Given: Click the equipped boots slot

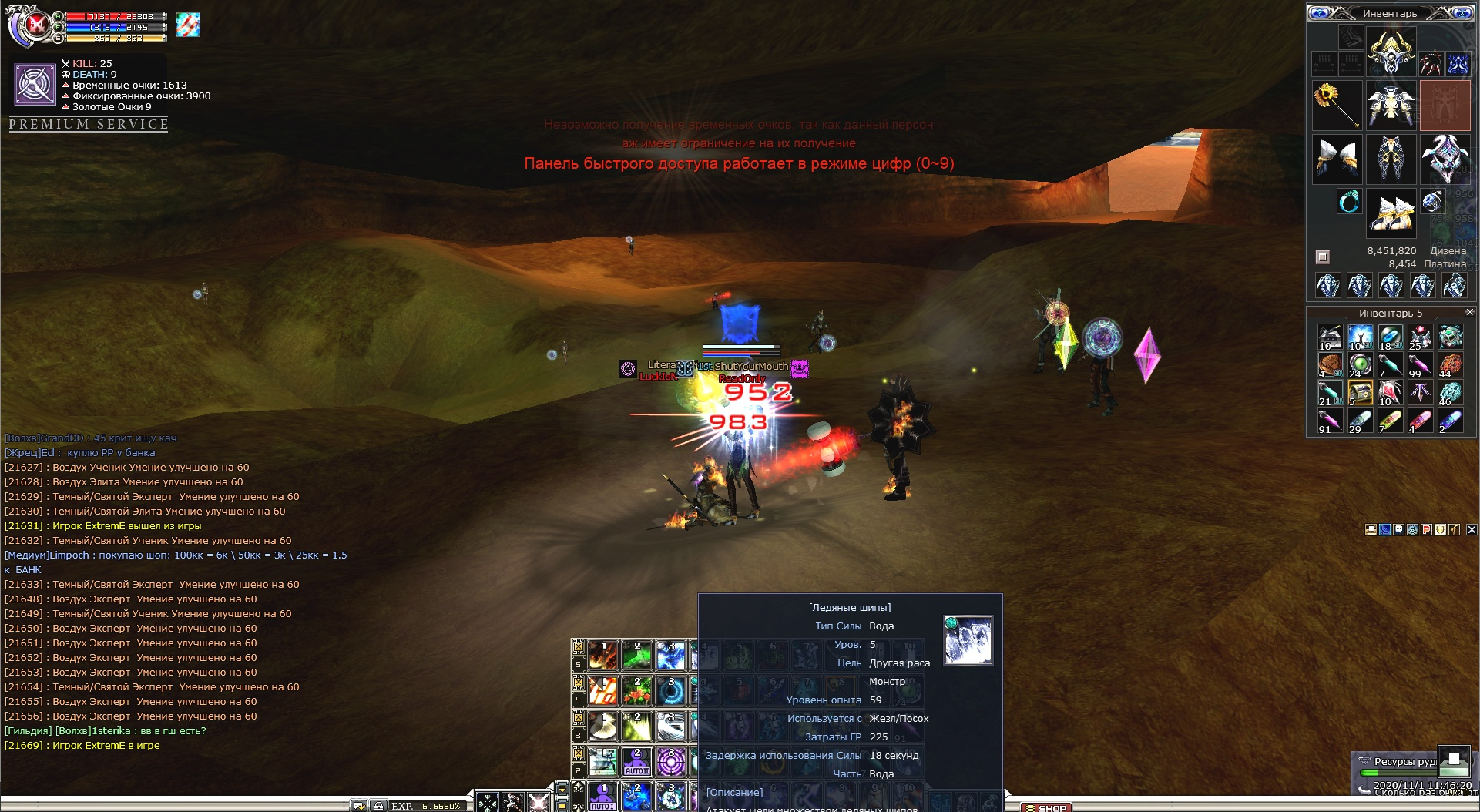Looking at the screenshot, I should pyautogui.click(x=1391, y=213).
